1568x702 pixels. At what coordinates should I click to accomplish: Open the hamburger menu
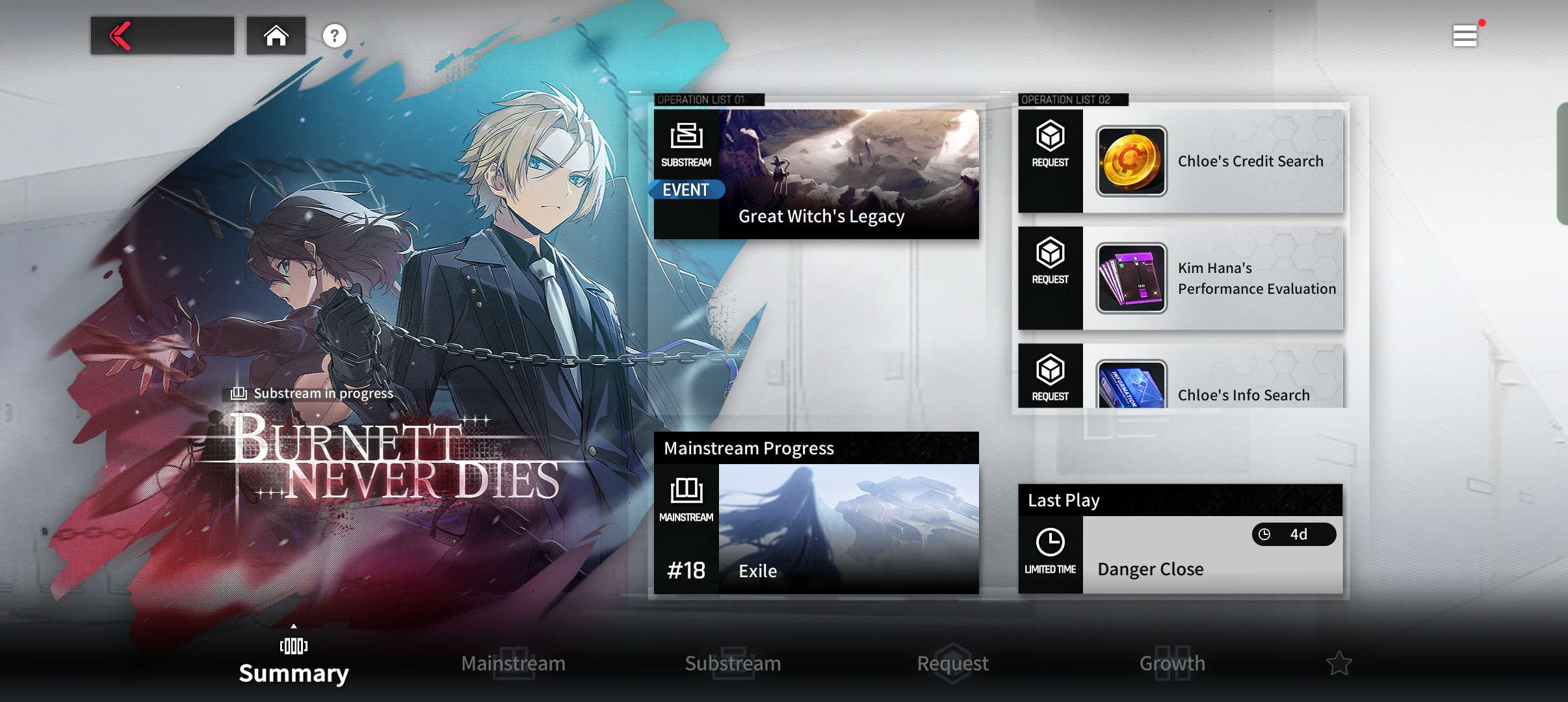point(1465,36)
